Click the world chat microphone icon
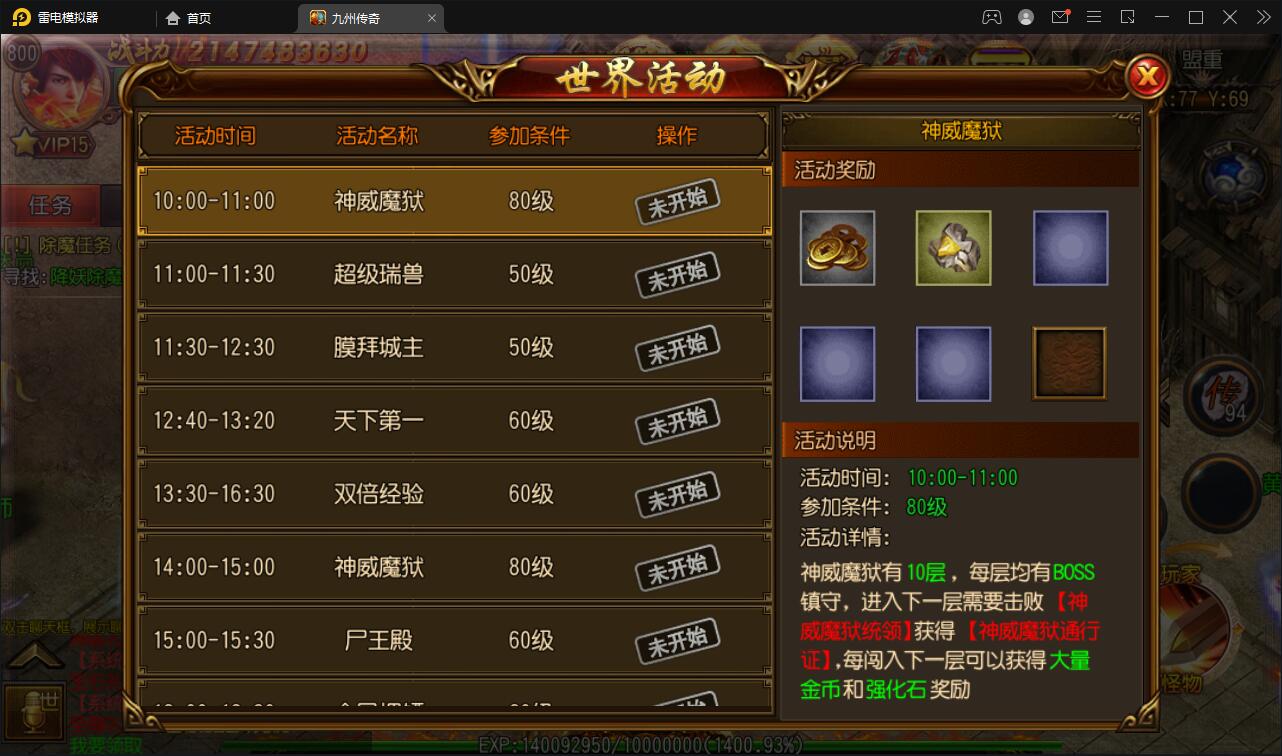1282x756 pixels. [x=33, y=711]
